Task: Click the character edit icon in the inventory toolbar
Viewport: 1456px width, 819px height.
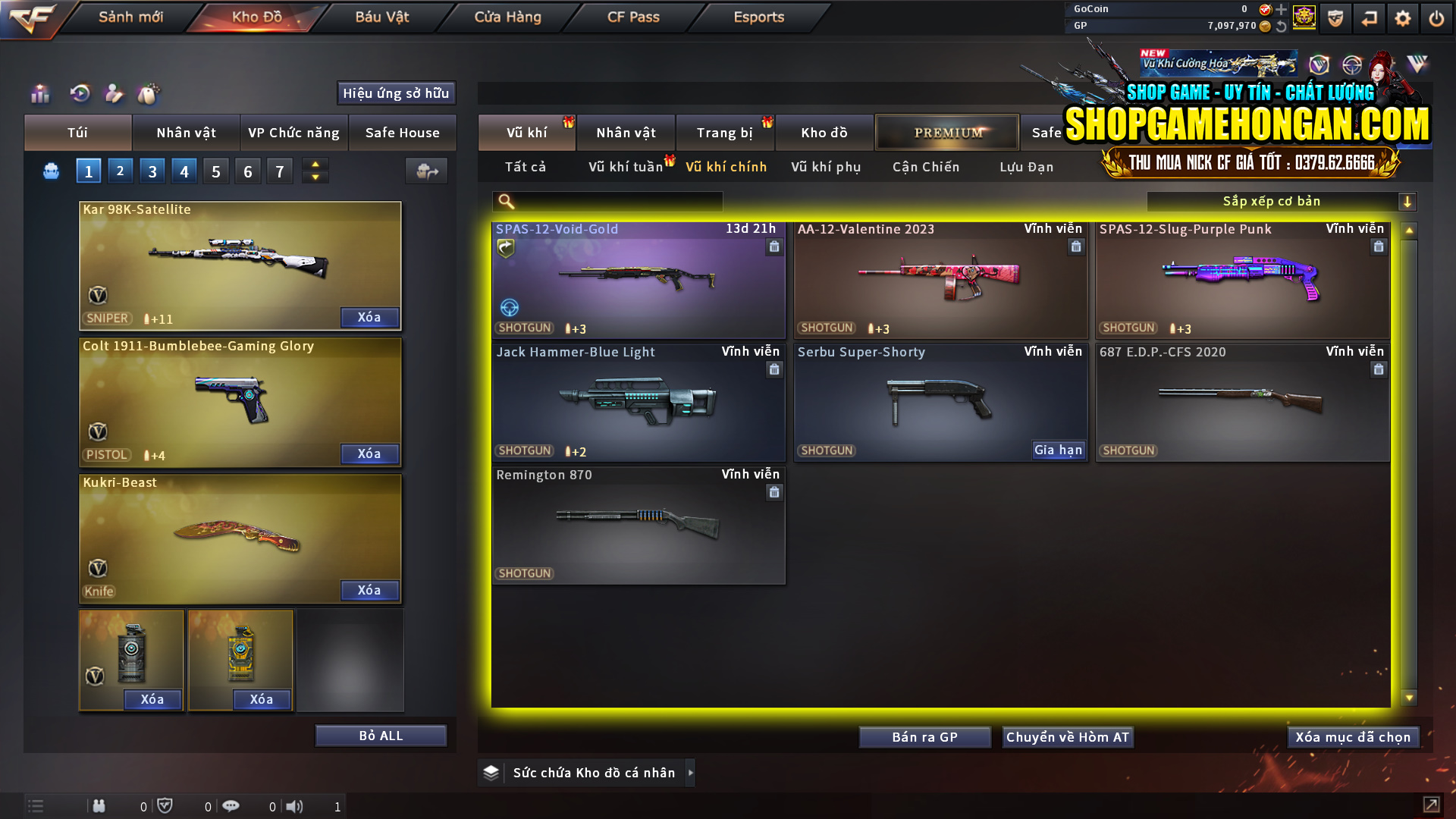Action: click(113, 94)
